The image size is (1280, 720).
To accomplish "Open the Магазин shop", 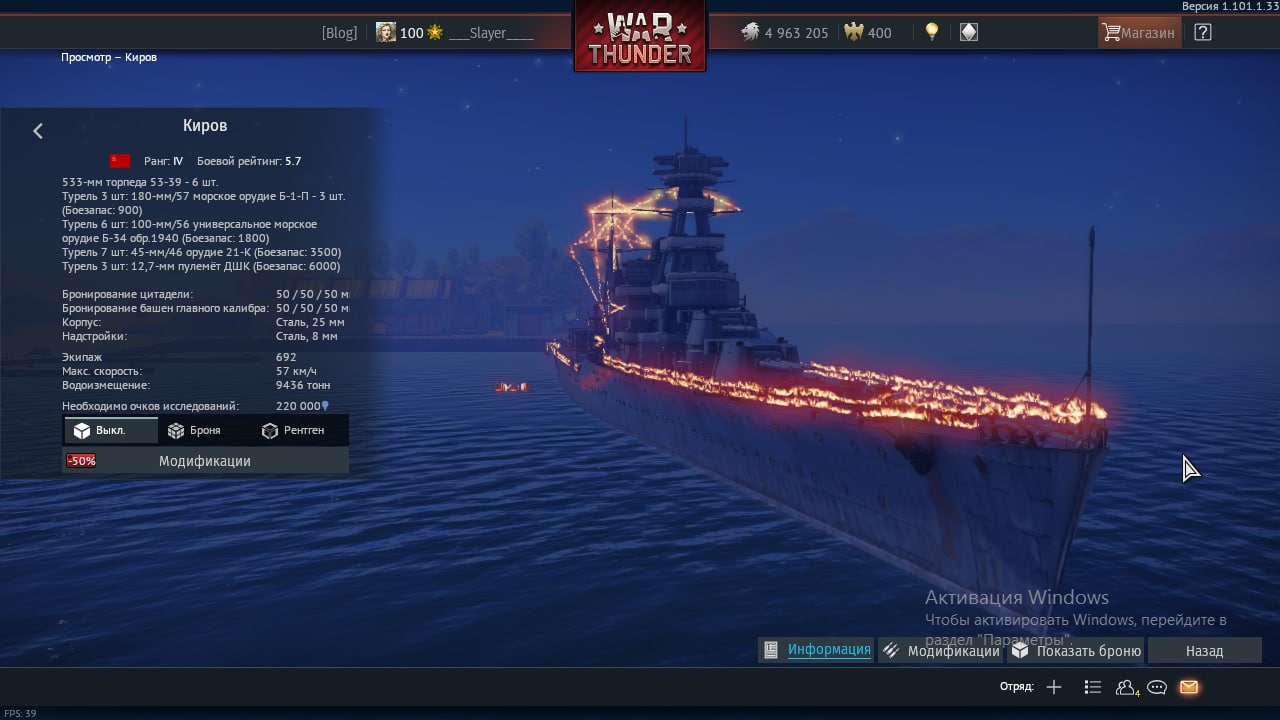I will pyautogui.click(x=1139, y=33).
